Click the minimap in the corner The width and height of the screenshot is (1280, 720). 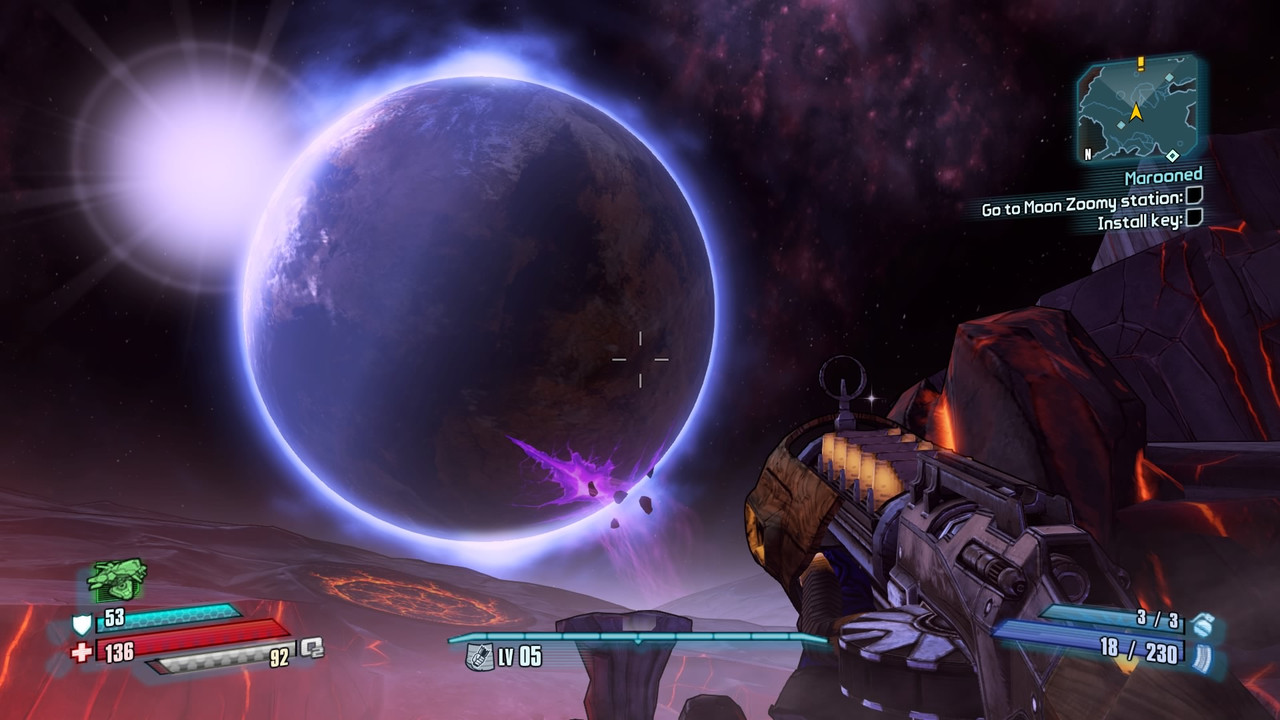1137,110
